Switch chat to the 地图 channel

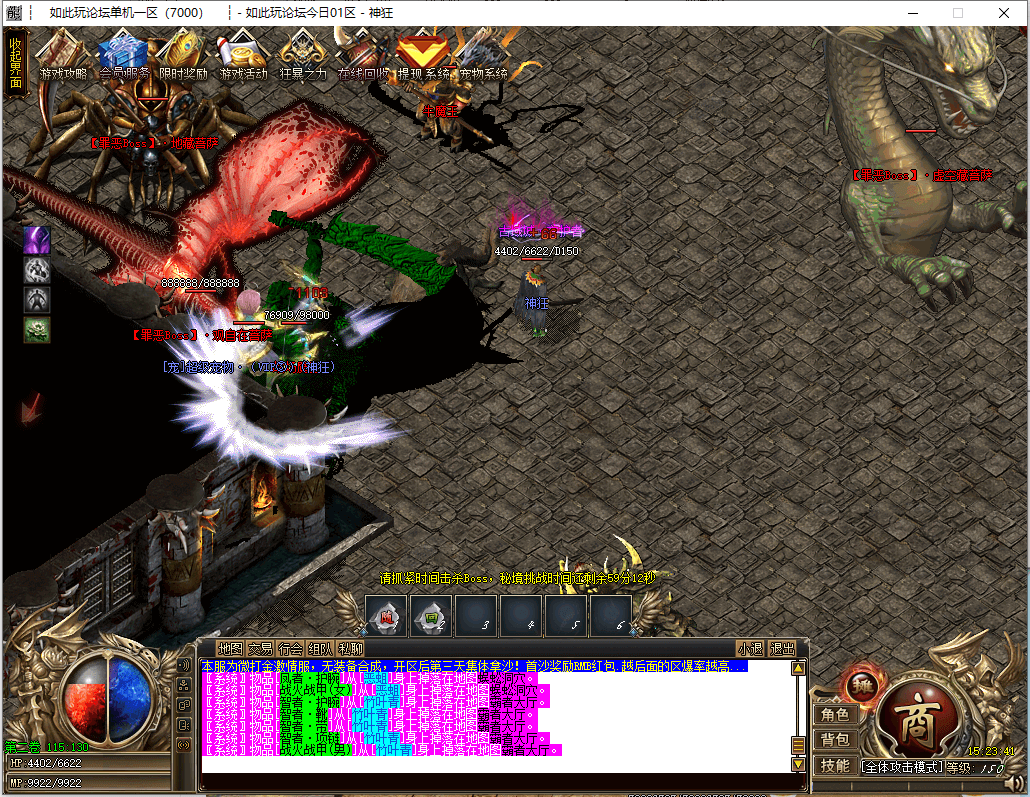[230, 648]
